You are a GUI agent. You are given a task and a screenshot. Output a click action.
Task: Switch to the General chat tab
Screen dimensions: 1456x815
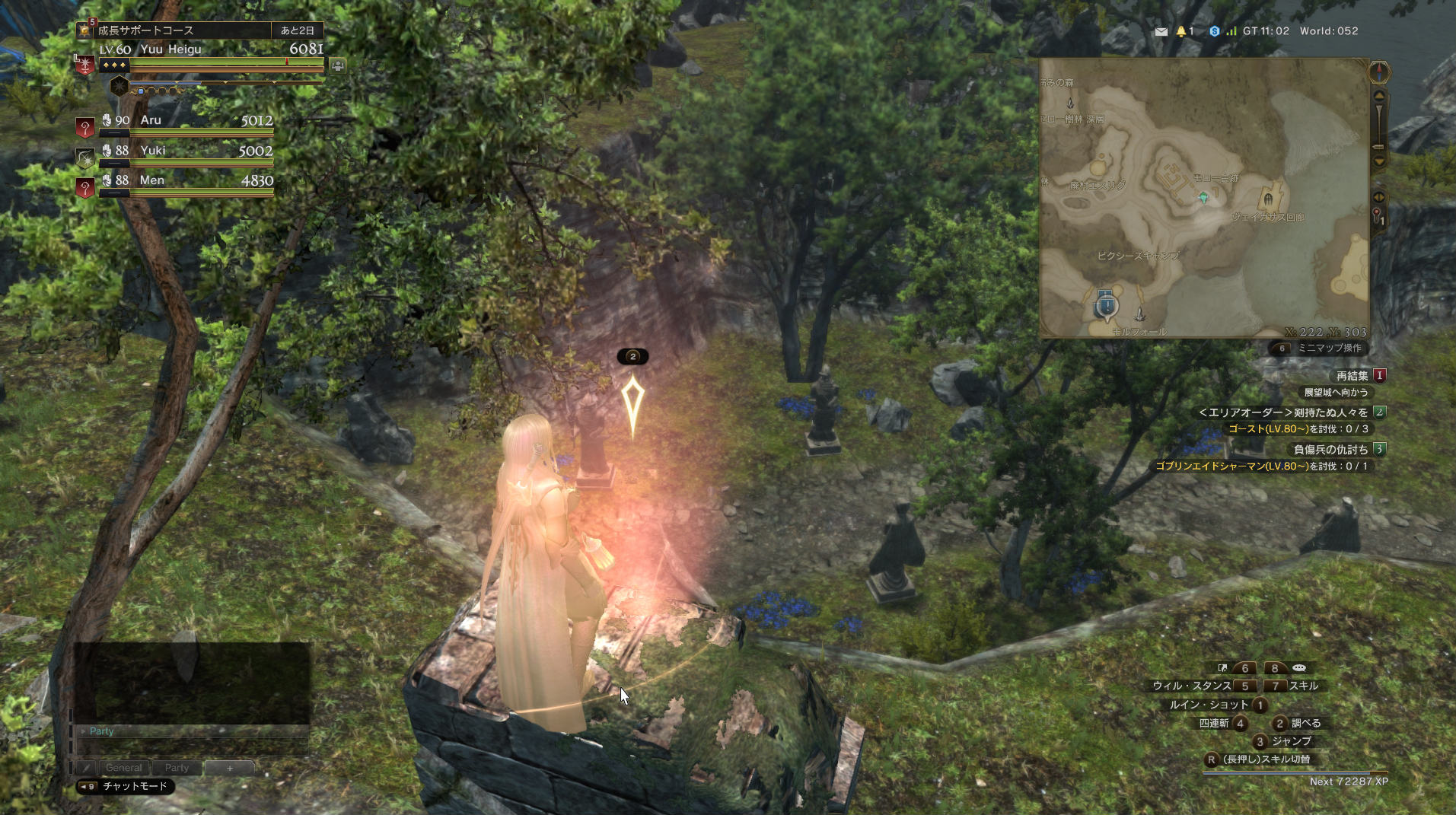tap(123, 768)
